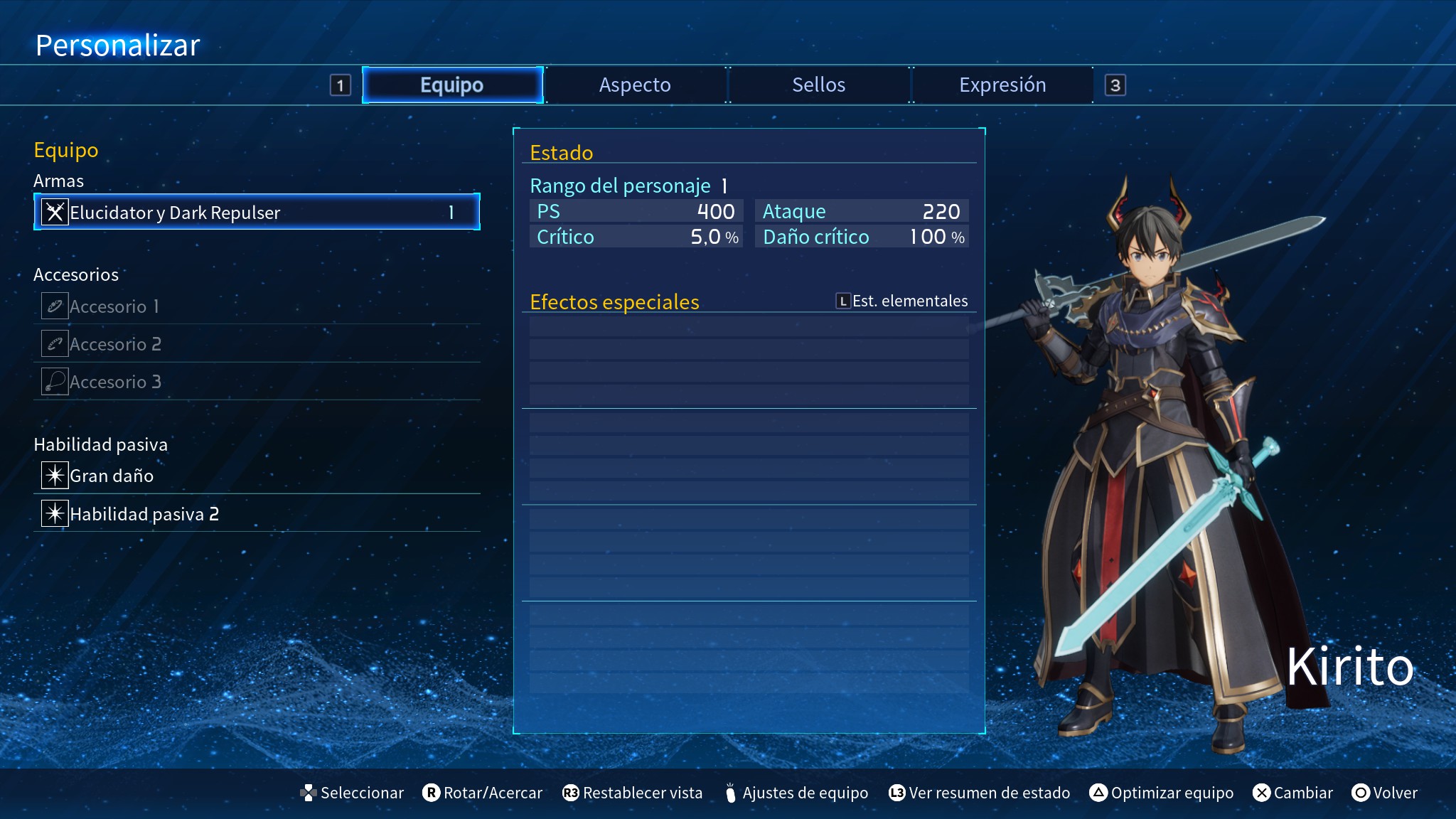
Task: Switch to the Equipo tab
Action: (452, 85)
